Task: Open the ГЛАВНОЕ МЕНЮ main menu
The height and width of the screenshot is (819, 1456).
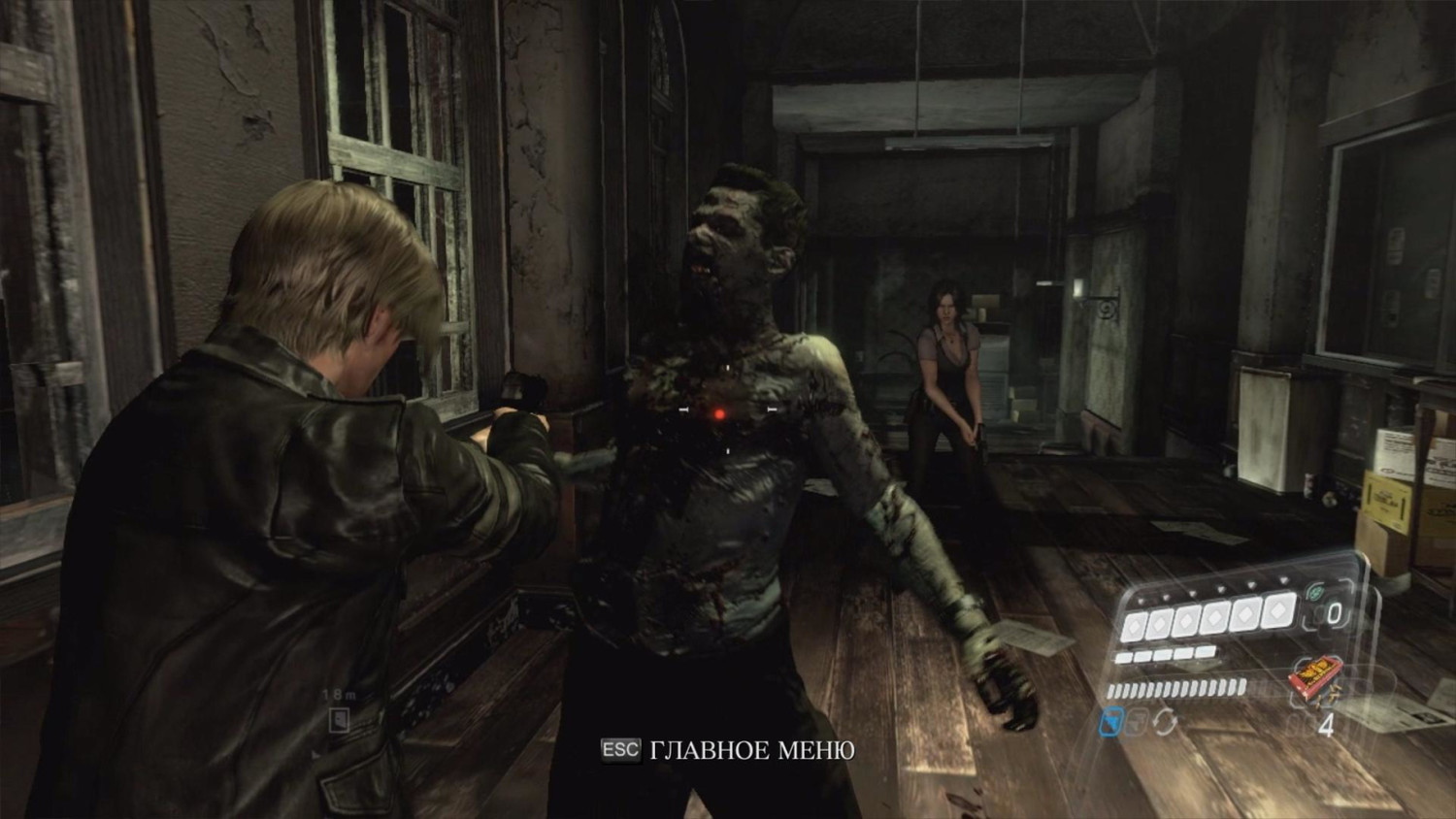Action: tap(728, 750)
